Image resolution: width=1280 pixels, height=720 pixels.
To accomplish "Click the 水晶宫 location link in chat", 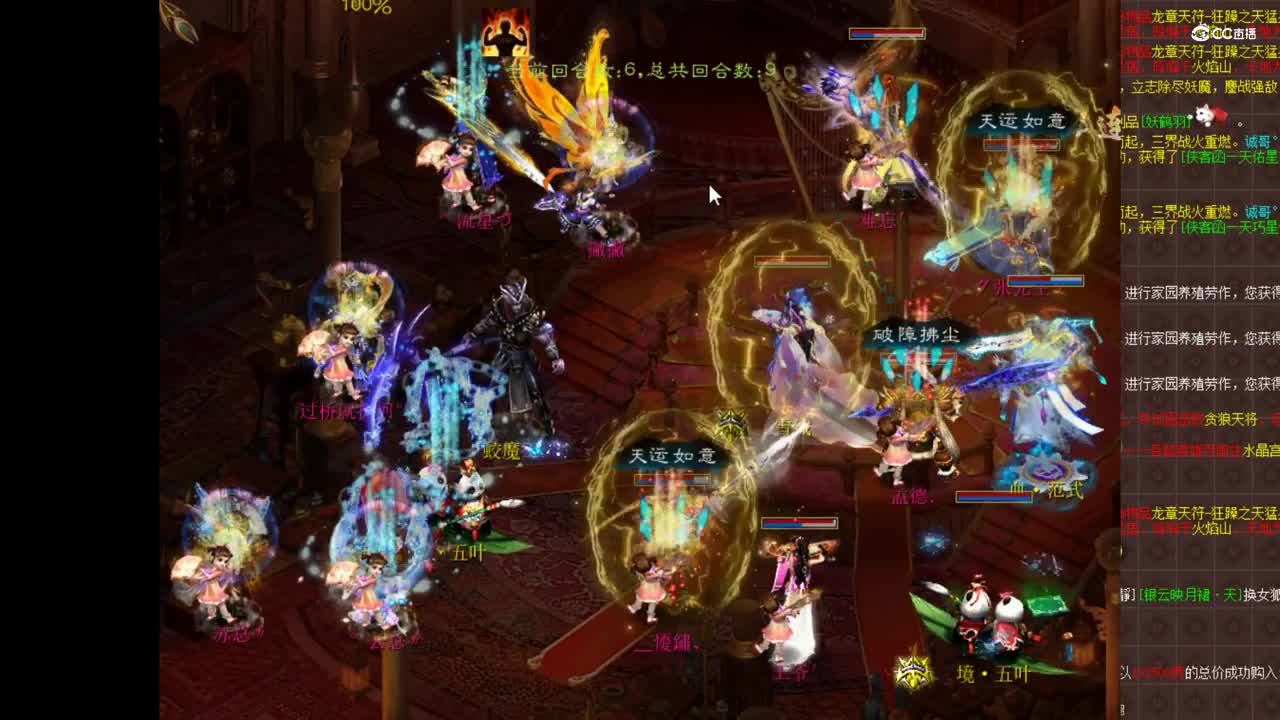I will [x=1258, y=453].
